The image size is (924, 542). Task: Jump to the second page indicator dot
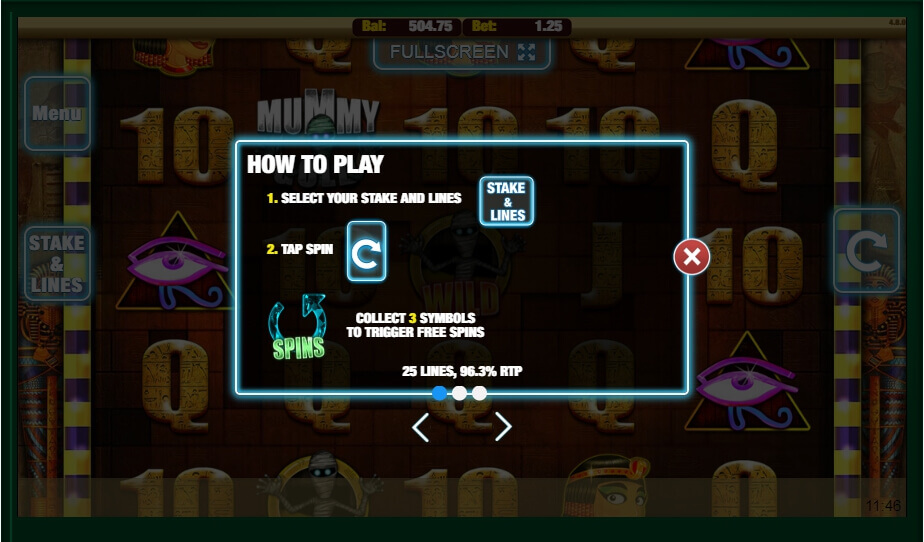point(459,393)
